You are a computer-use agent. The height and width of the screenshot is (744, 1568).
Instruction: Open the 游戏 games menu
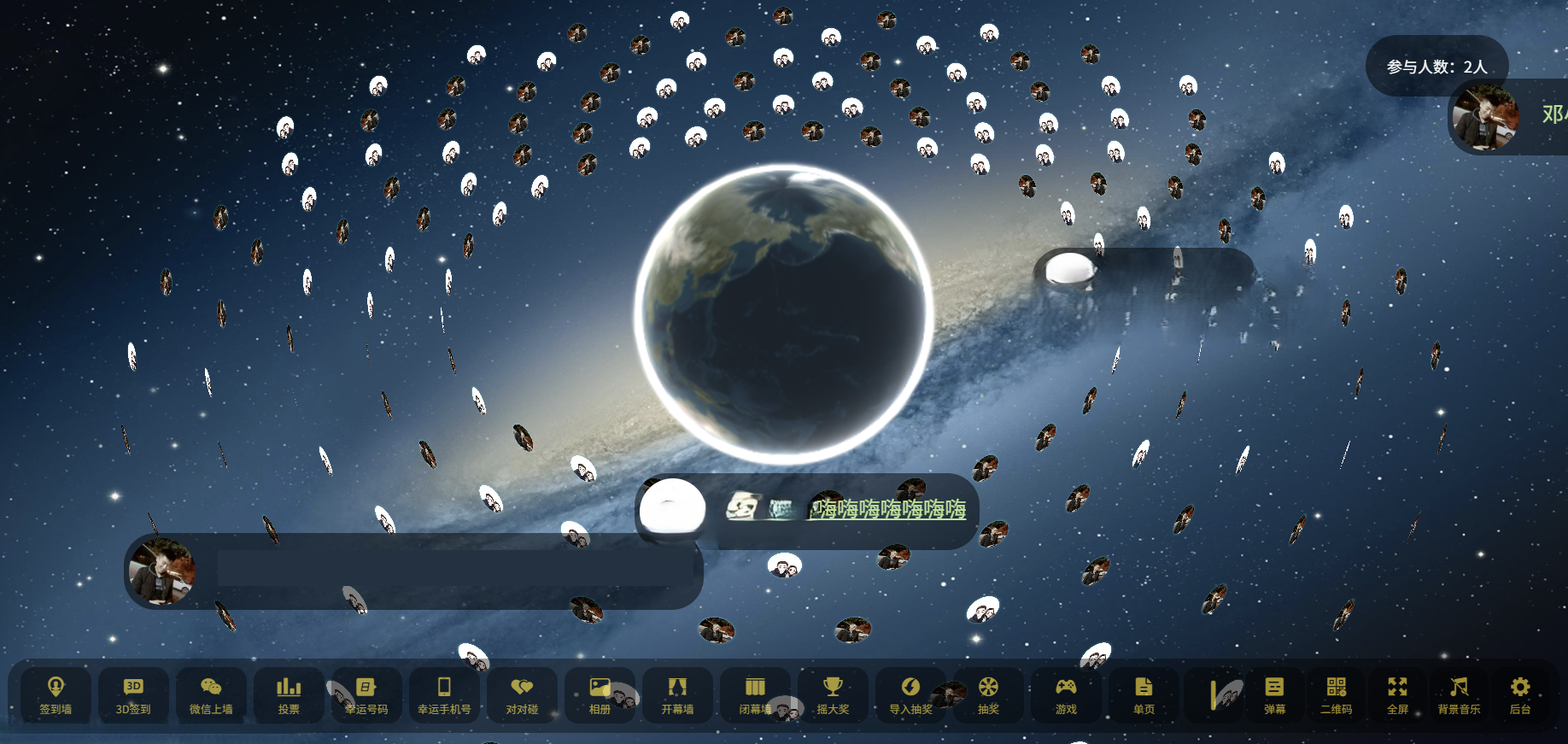(1066, 694)
